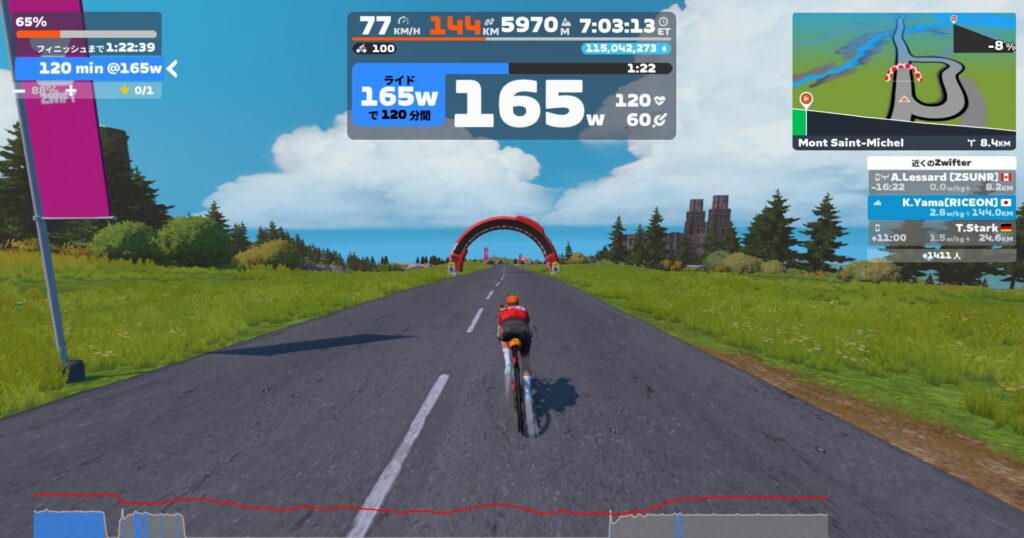Select rider A.Lessard in nearby list
The image size is (1024, 538).
[941, 181]
